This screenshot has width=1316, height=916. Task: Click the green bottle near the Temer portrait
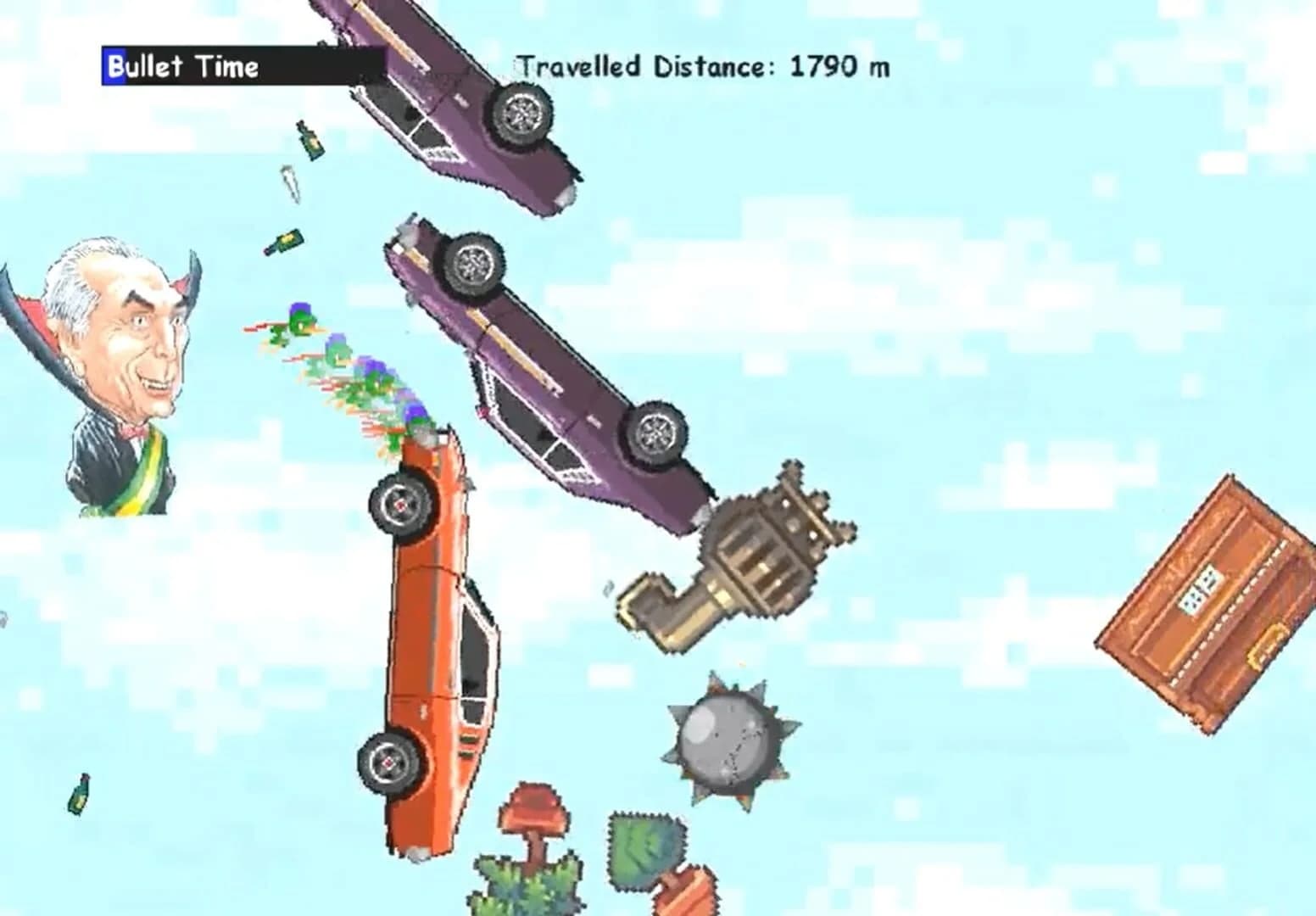click(x=287, y=242)
